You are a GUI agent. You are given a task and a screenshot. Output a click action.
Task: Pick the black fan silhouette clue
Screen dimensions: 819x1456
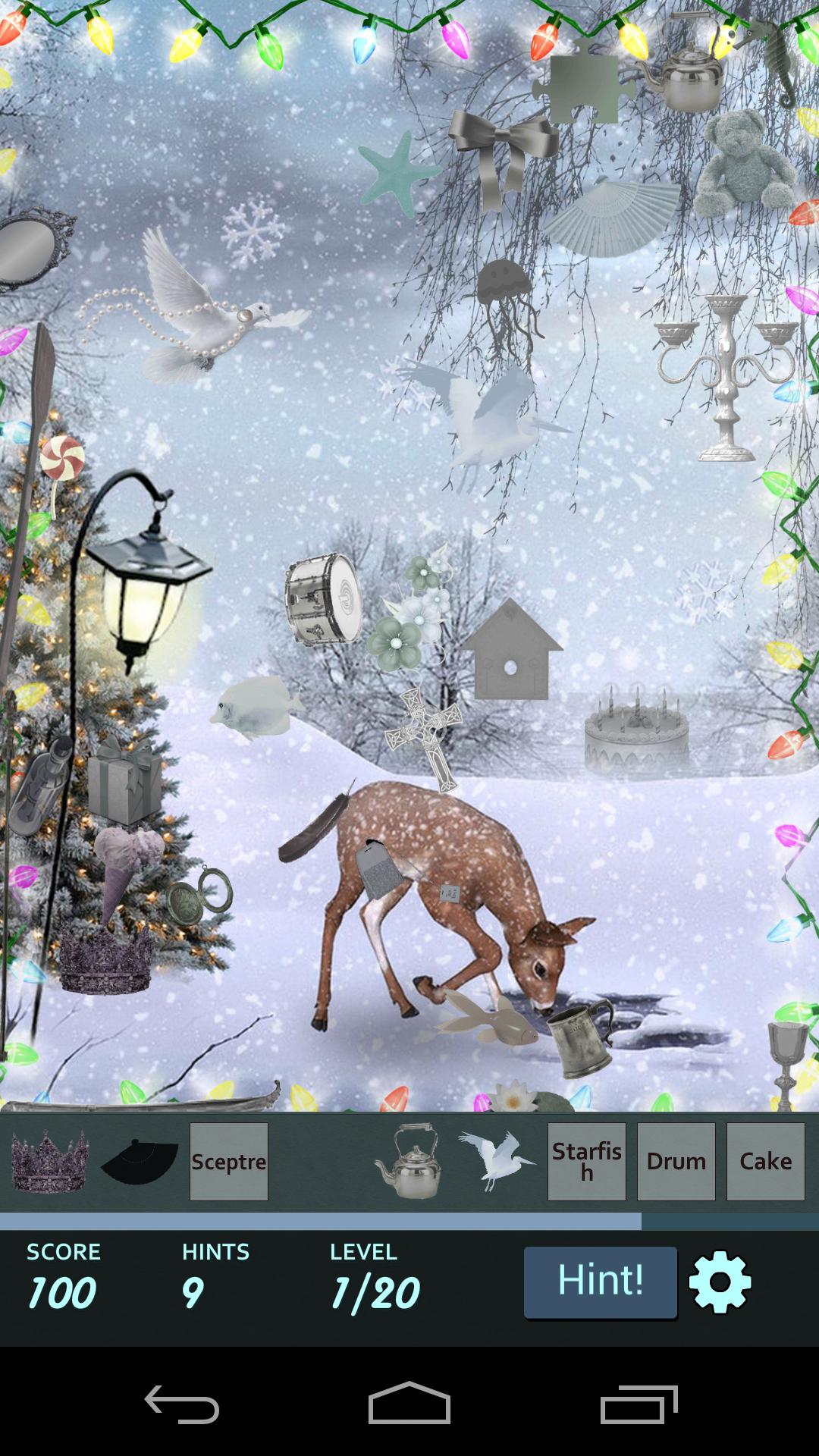[x=140, y=1161]
